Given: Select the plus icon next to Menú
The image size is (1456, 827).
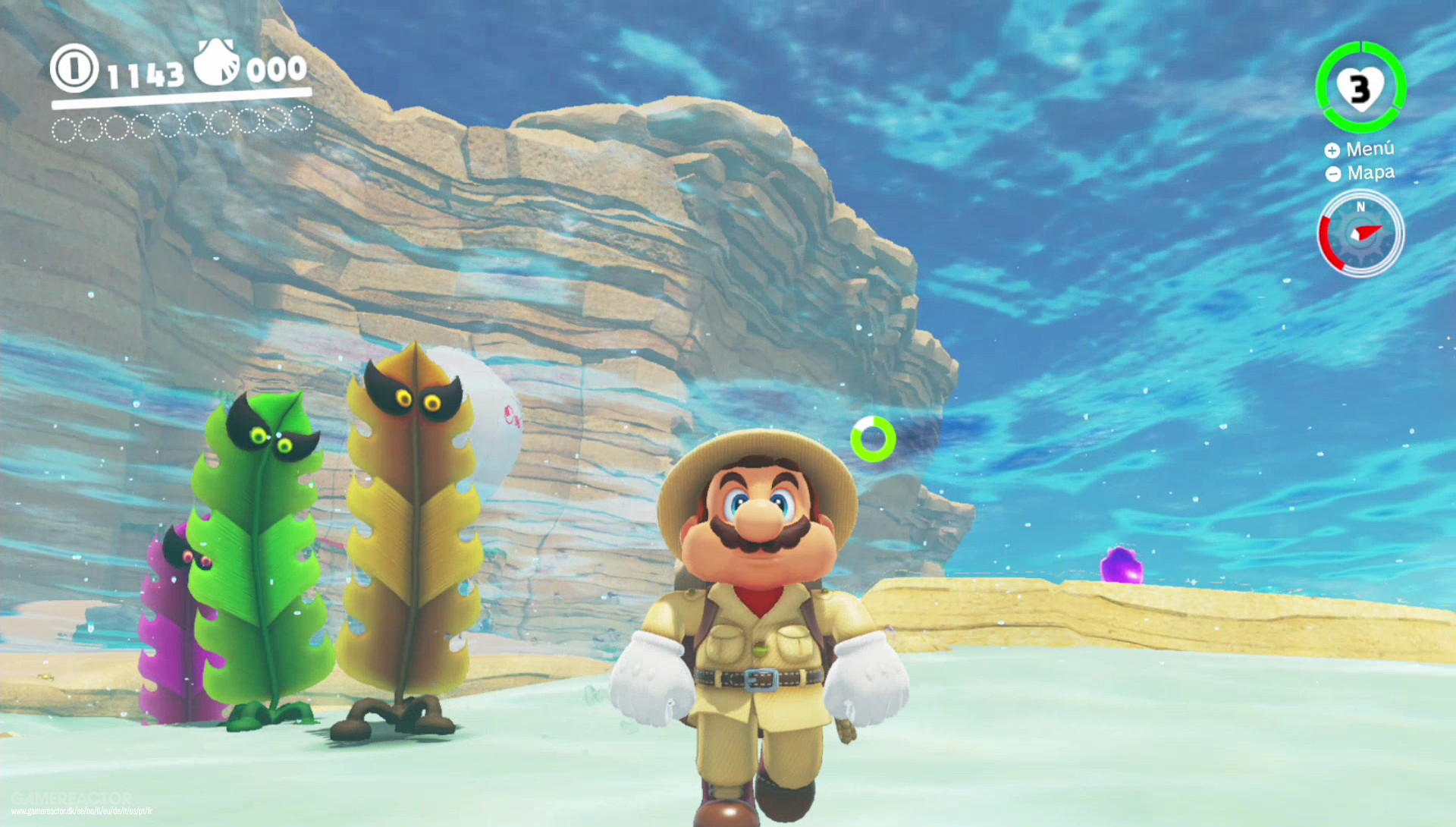Looking at the screenshot, I should click(x=1332, y=149).
